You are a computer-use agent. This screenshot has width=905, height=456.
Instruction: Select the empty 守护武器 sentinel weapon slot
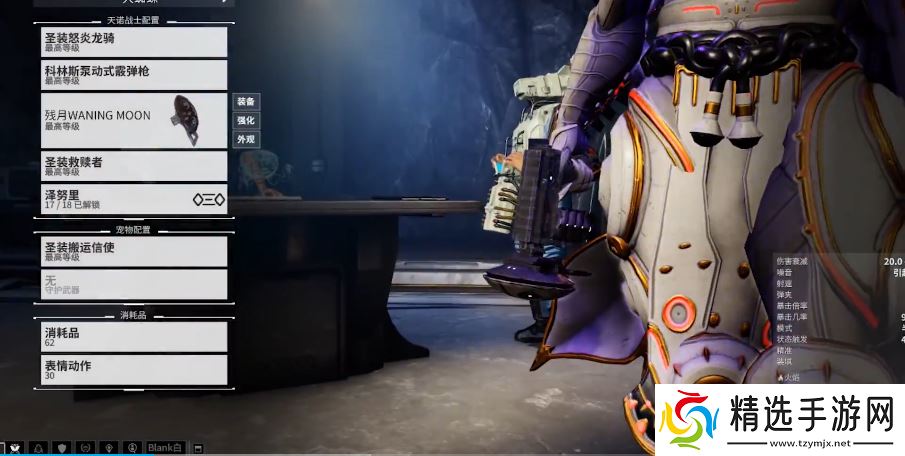coord(134,284)
